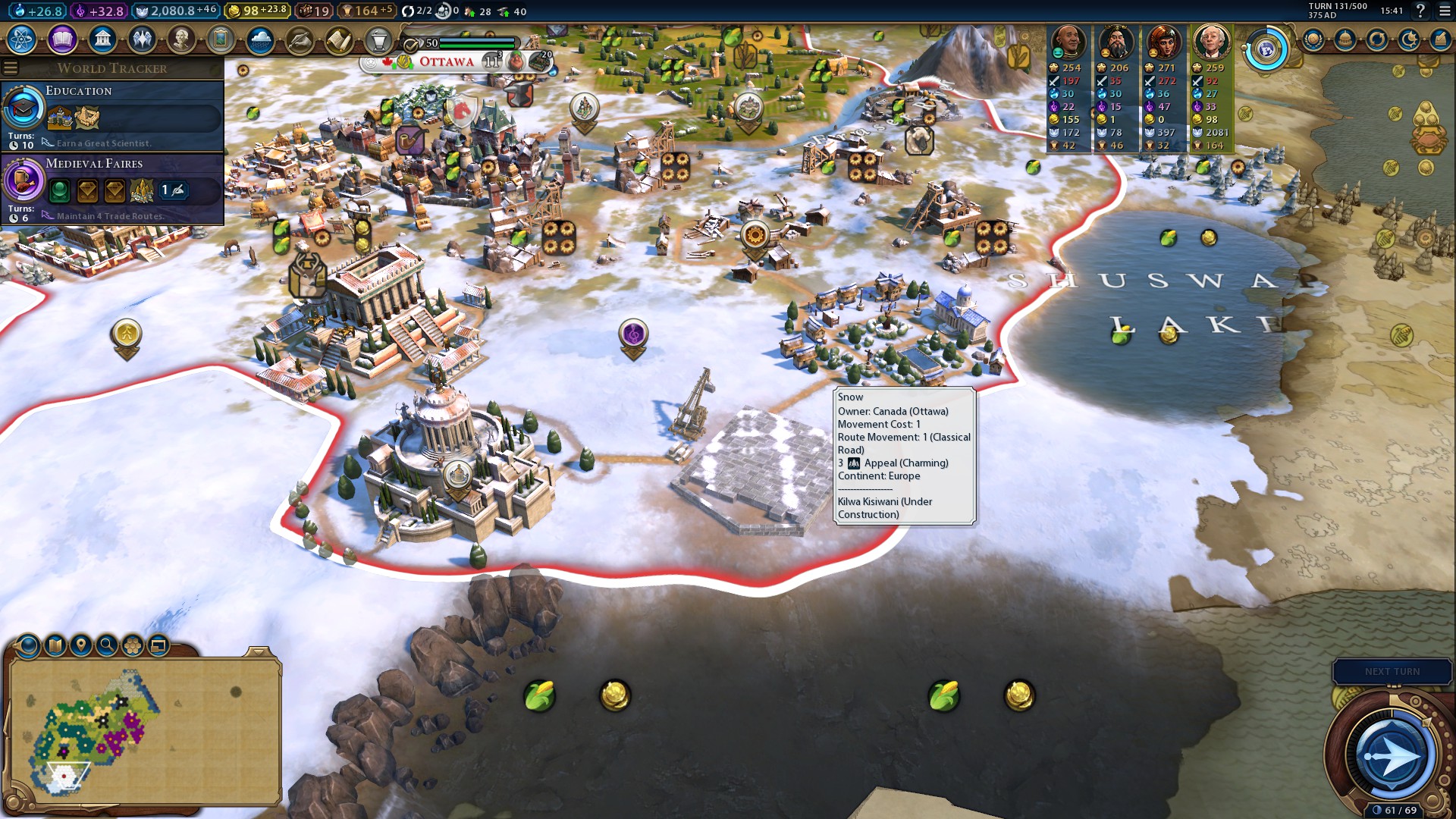
Task: Select the Education research tracker entry
Action: click(x=112, y=115)
